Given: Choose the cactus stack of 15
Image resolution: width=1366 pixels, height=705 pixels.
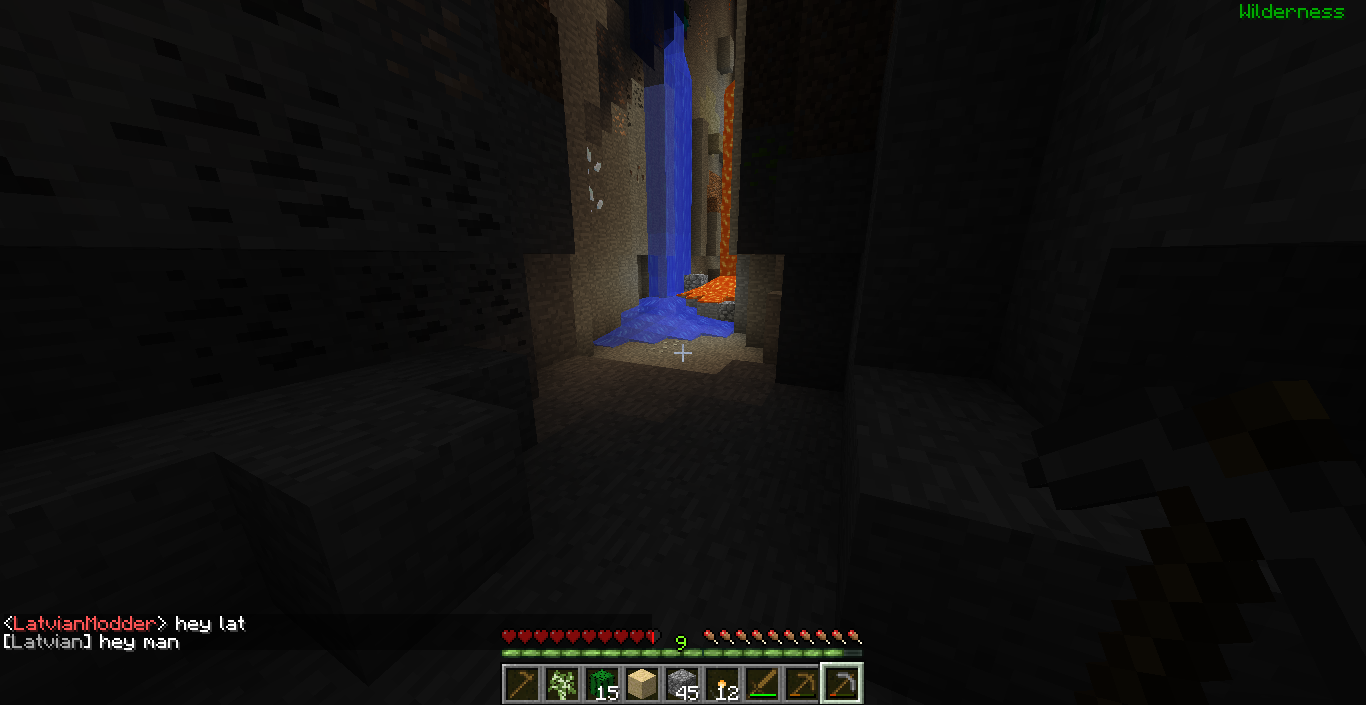Looking at the screenshot, I should [x=601, y=685].
